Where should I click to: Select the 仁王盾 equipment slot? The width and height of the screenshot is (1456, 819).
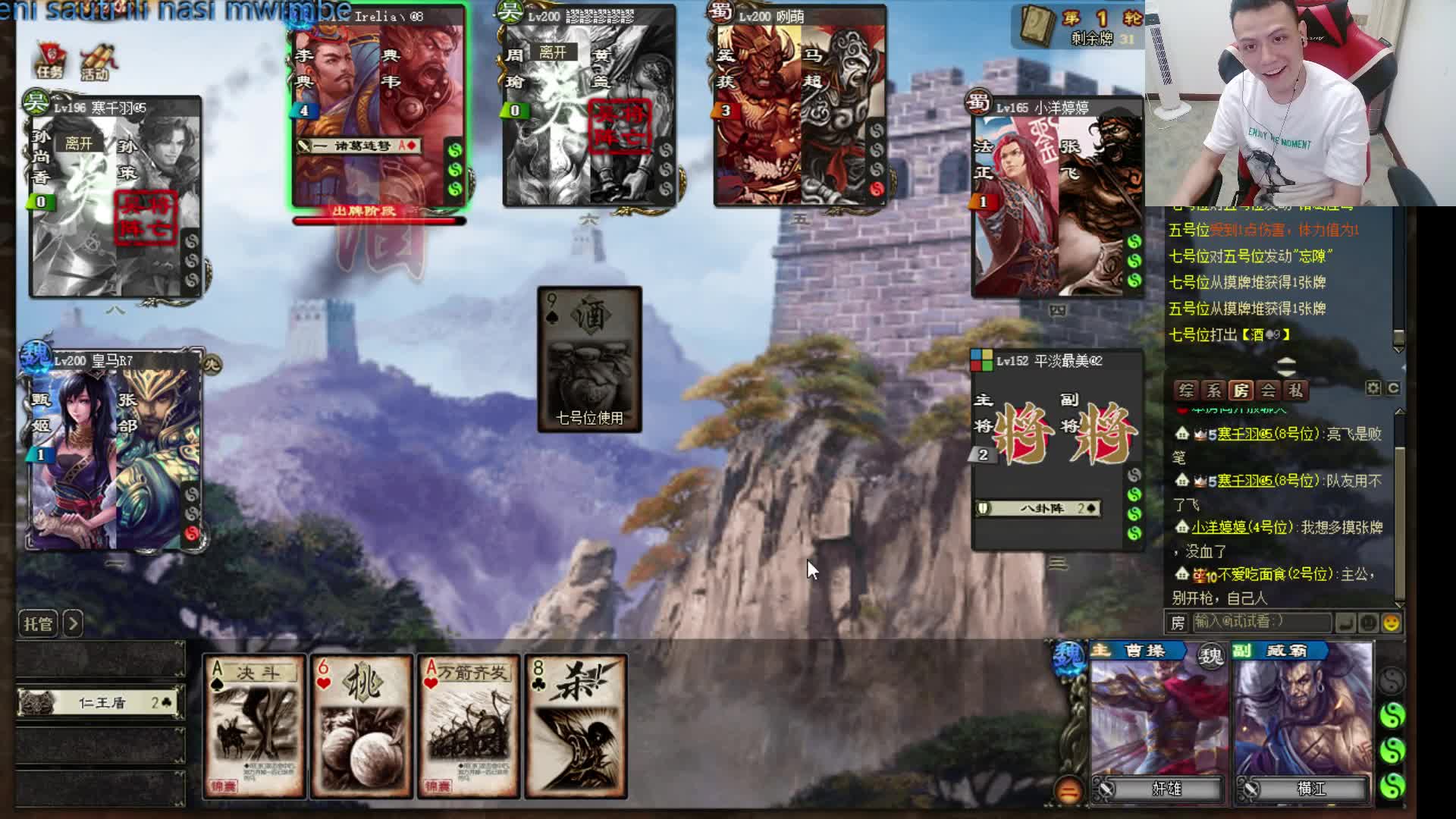point(102,703)
